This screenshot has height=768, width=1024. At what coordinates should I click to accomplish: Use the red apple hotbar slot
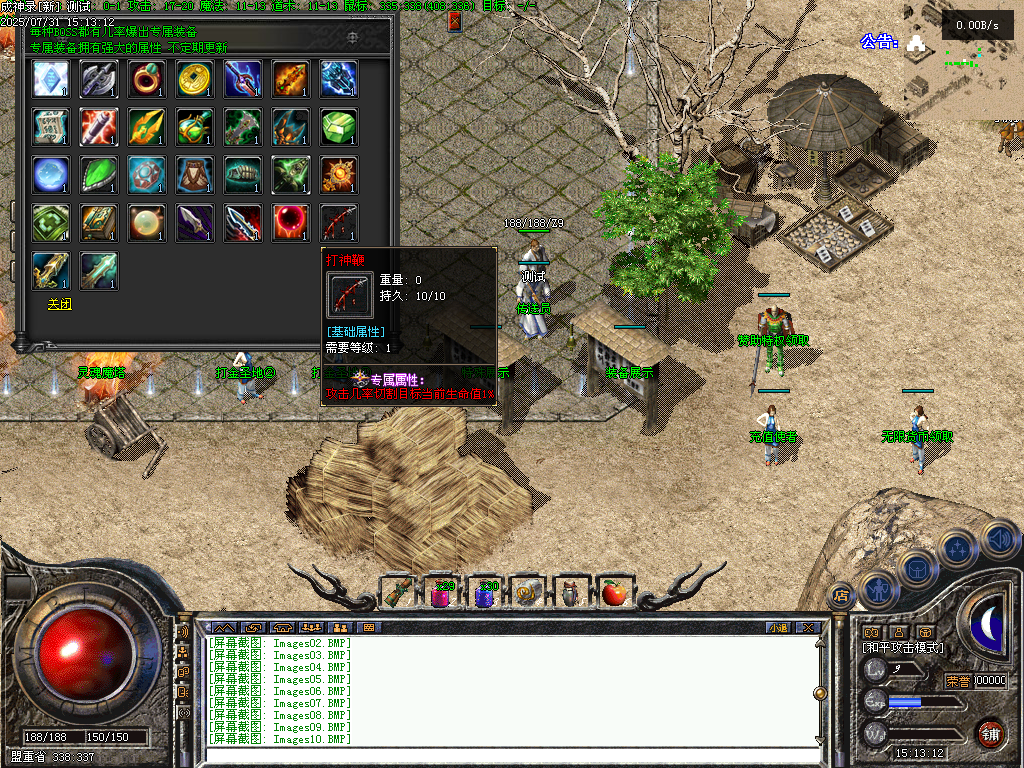pyautogui.click(x=615, y=593)
